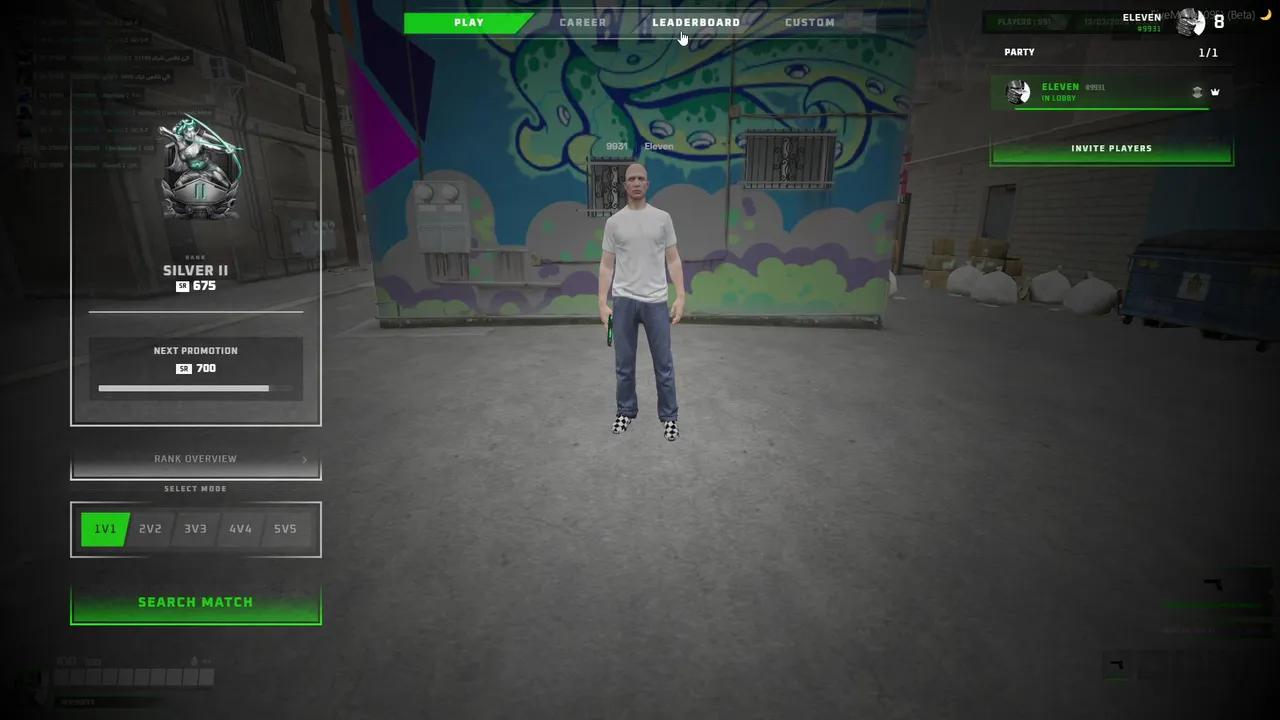Switch to the CAREER tab
This screenshot has width=1280, height=720.
[x=582, y=21]
